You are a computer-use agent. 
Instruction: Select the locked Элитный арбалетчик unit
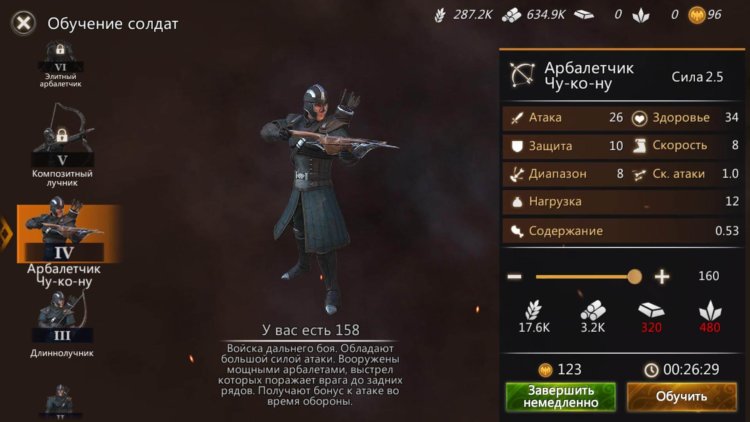[x=62, y=64]
